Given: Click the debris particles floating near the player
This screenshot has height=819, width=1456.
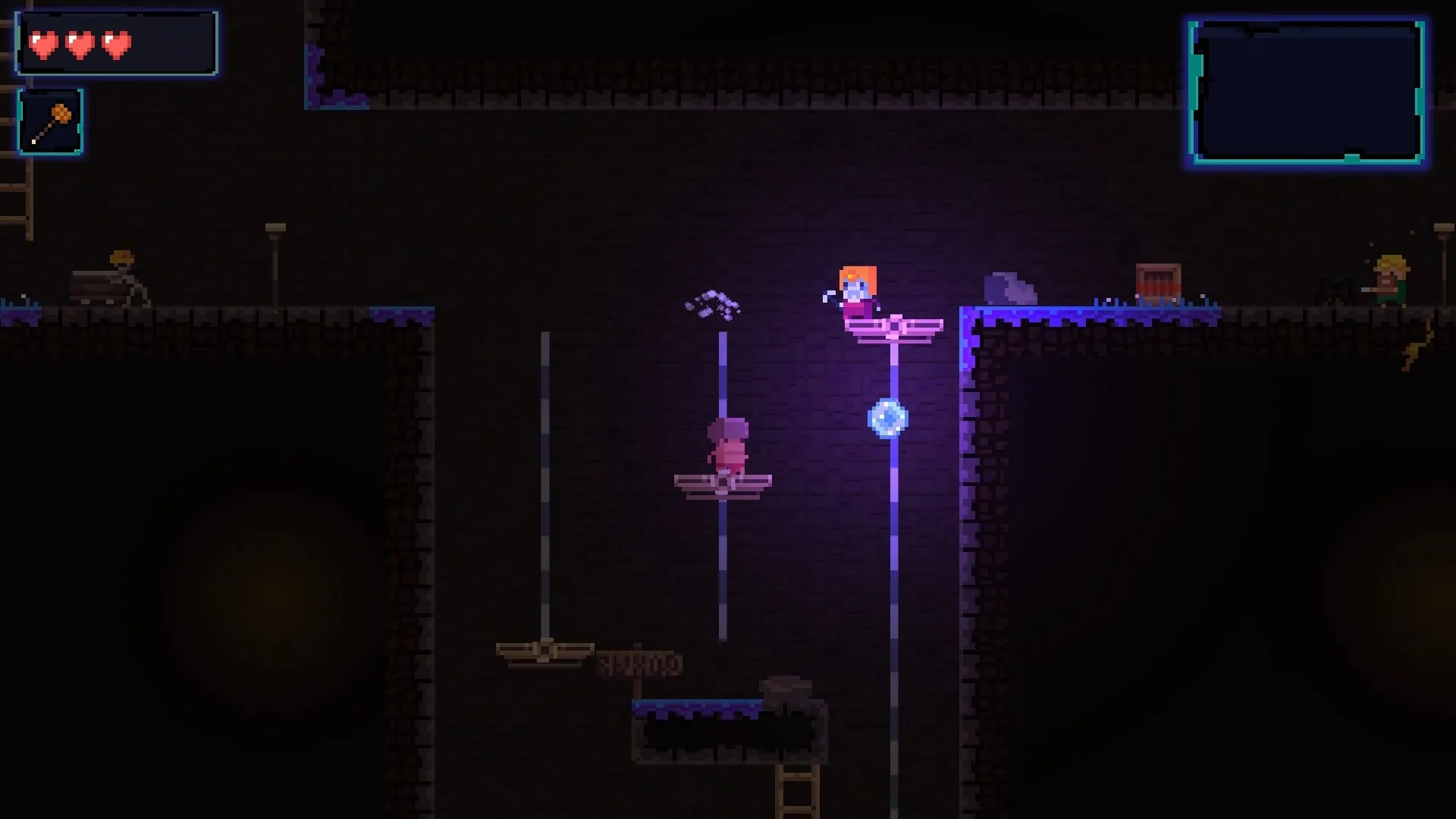Looking at the screenshot, I should pos(711,304).
